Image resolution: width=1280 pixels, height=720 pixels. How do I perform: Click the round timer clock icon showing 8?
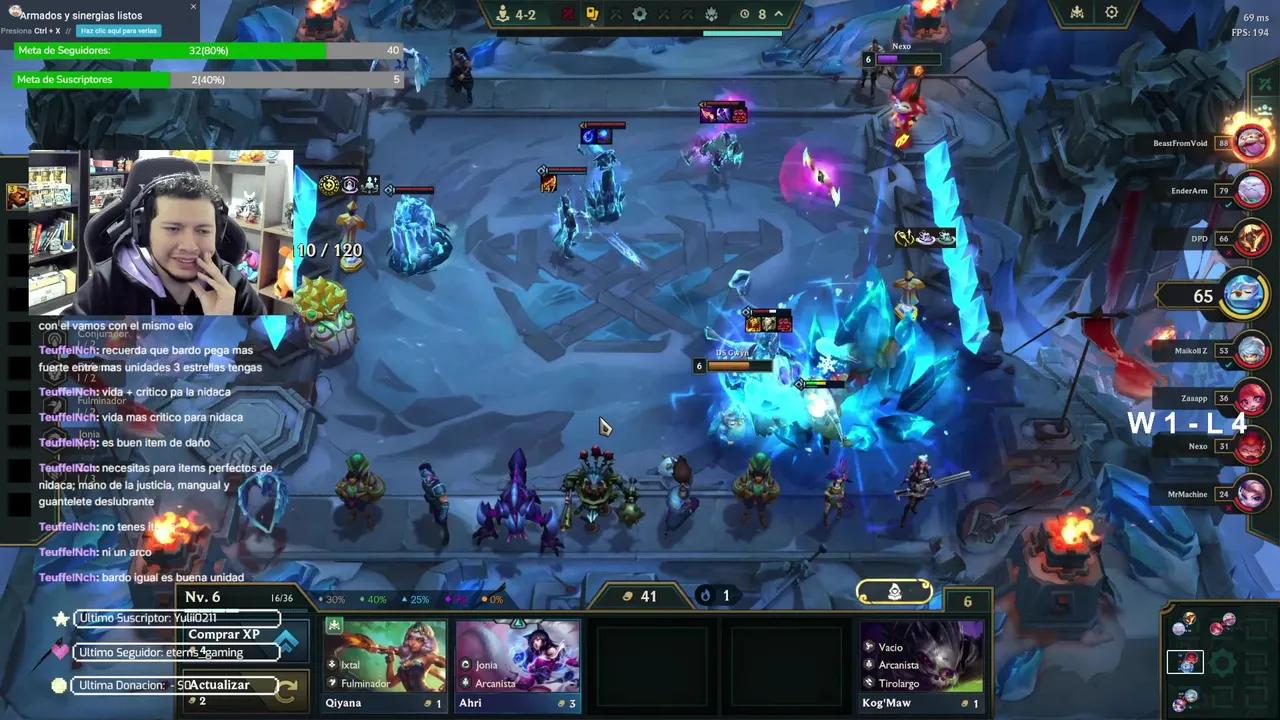[x=745, y=14]
